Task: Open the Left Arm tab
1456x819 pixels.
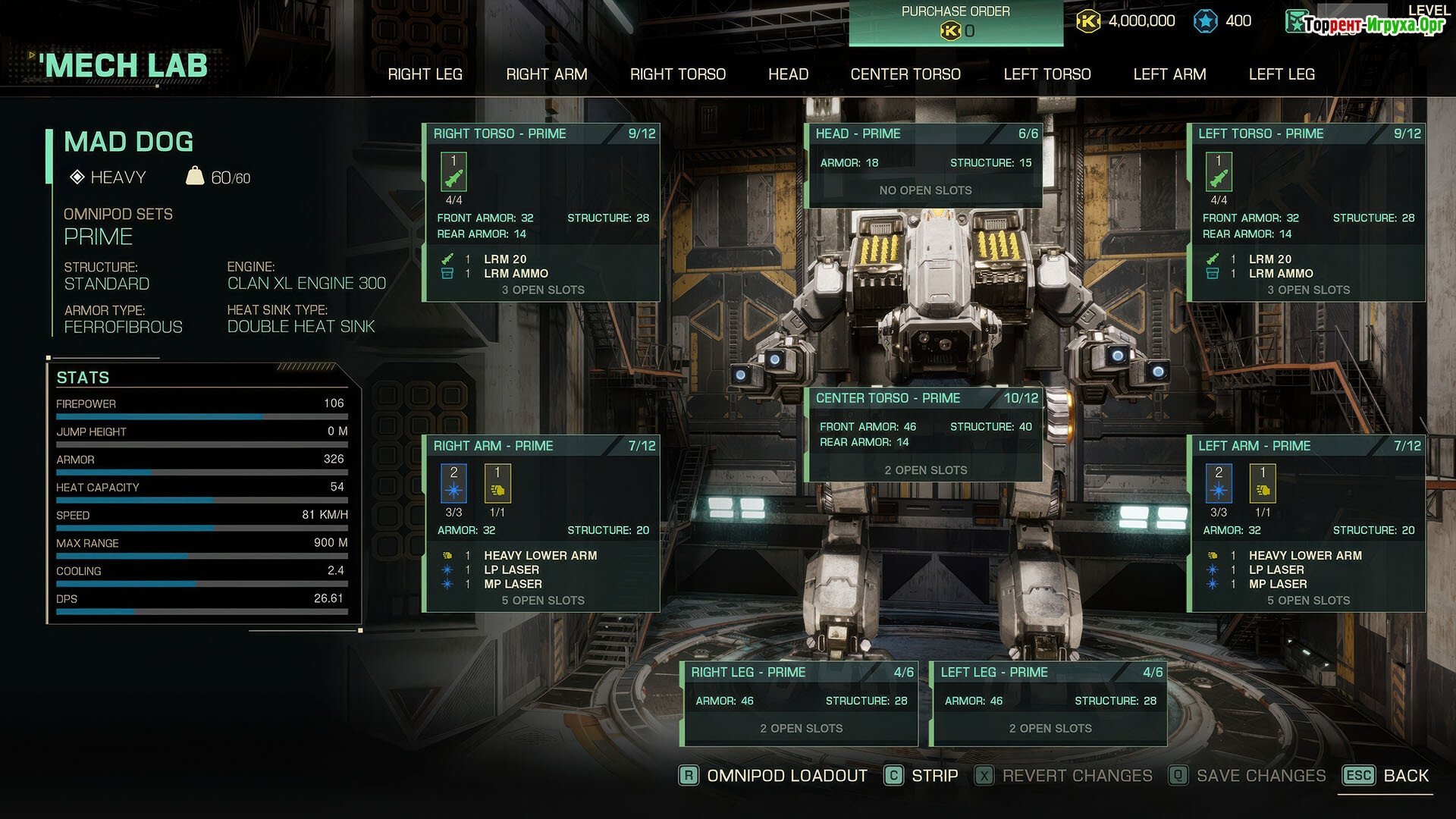Action: 1169,74
